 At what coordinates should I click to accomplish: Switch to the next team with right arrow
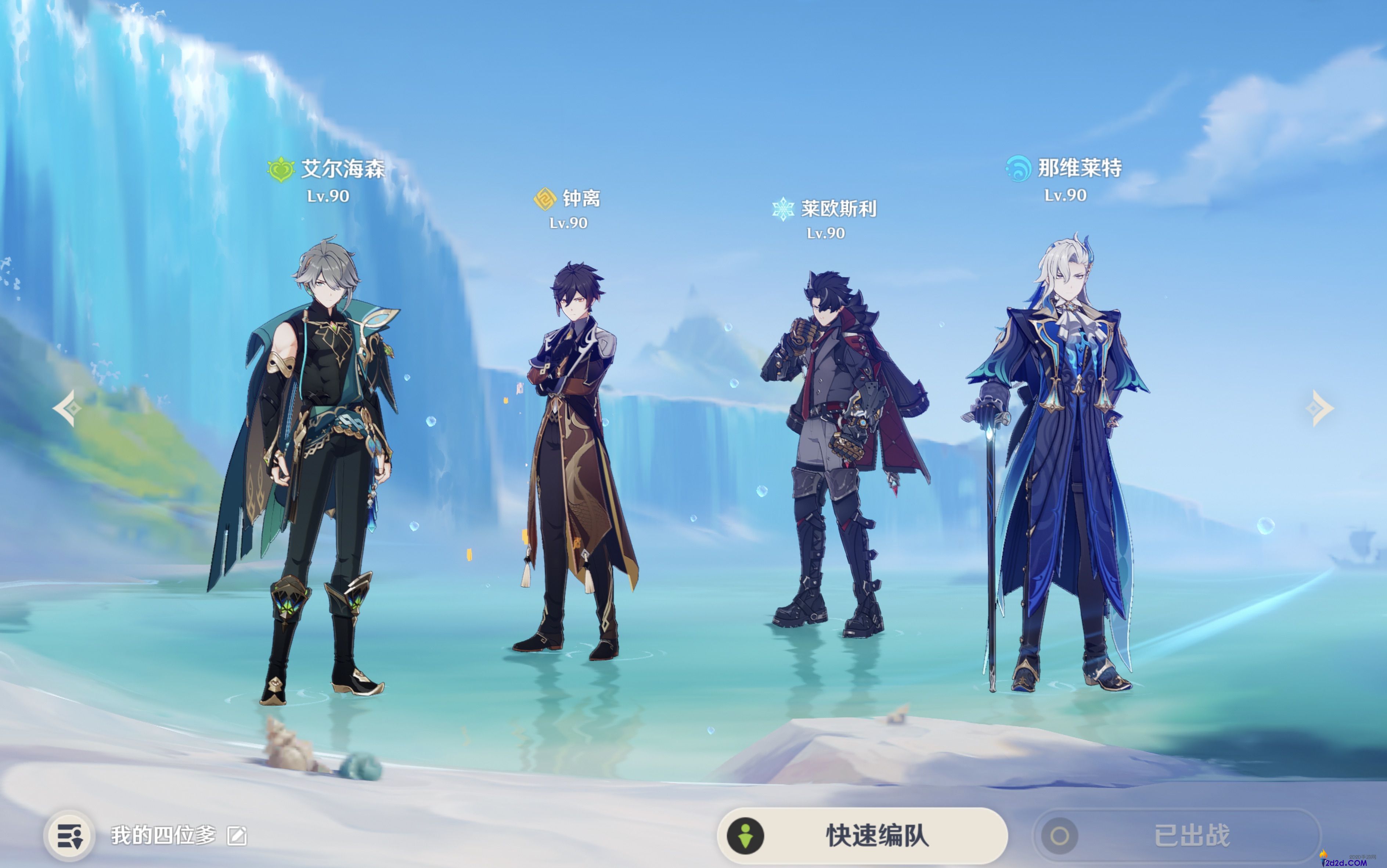[x=1321, y=408]
